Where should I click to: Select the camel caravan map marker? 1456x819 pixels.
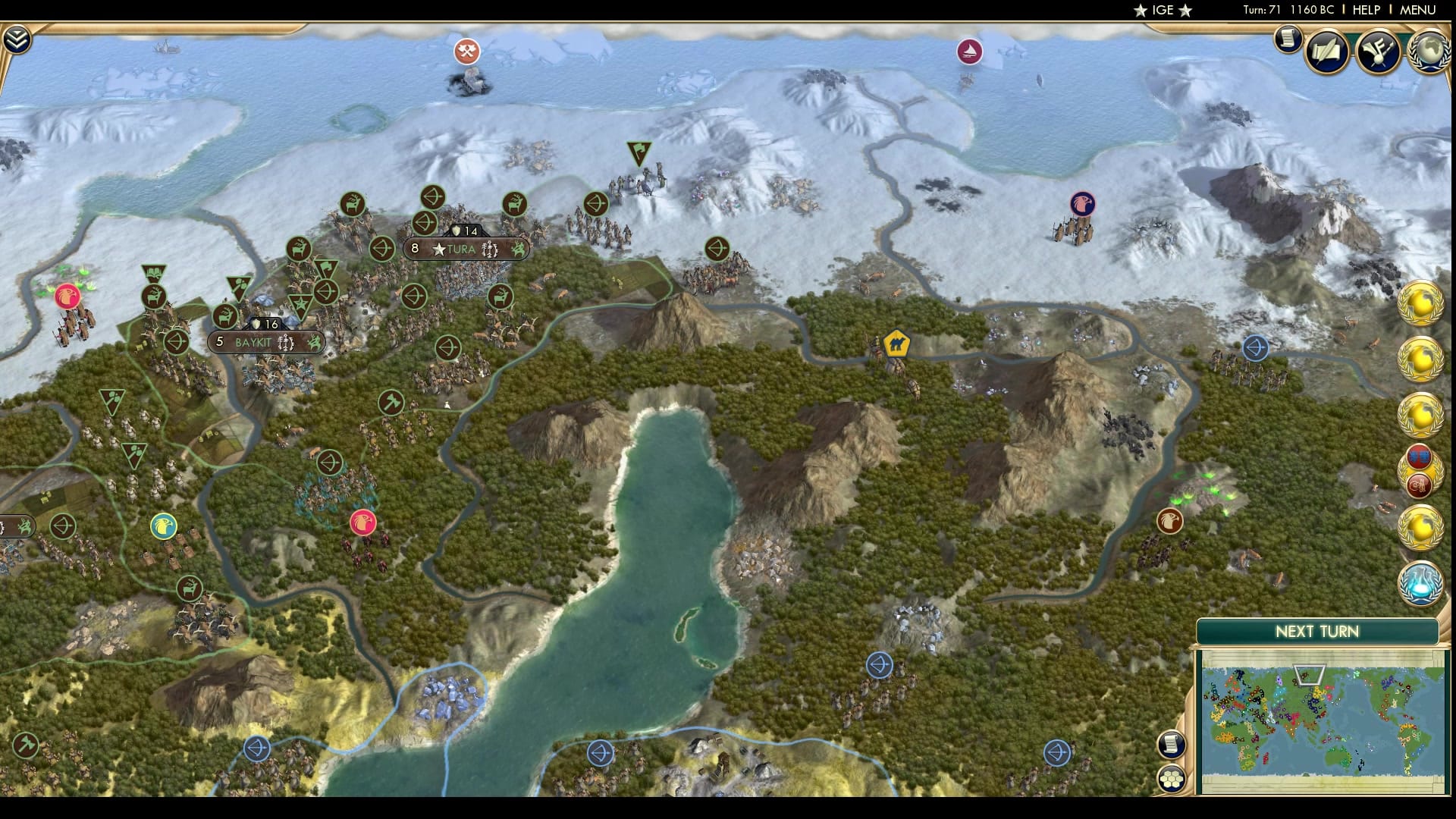895,342
